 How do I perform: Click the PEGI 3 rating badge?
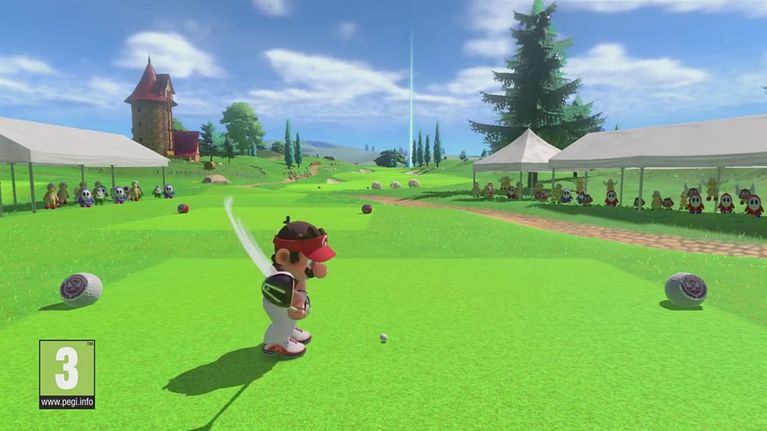67,374
